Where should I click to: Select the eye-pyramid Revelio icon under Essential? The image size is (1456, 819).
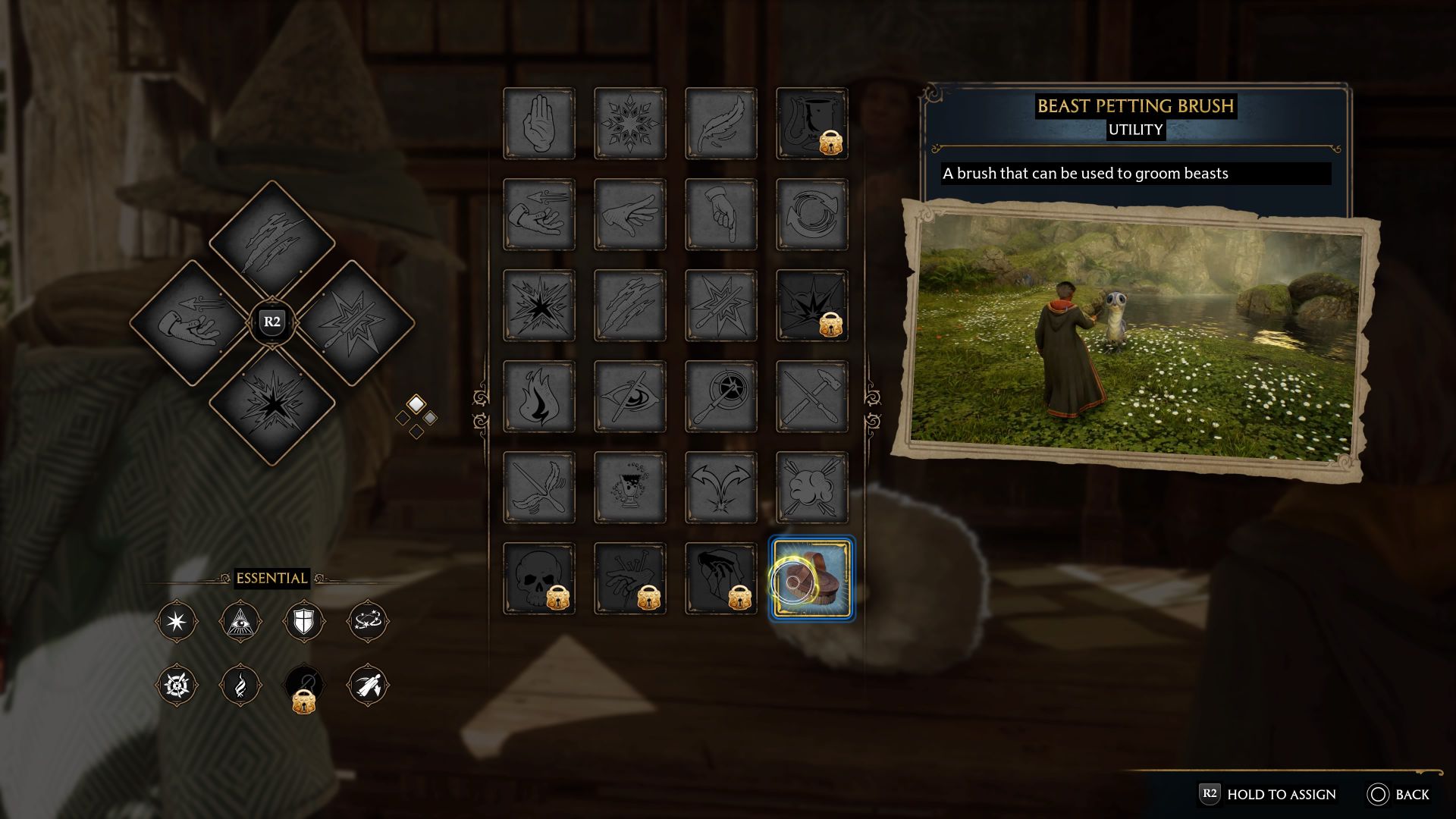(241, 620)
